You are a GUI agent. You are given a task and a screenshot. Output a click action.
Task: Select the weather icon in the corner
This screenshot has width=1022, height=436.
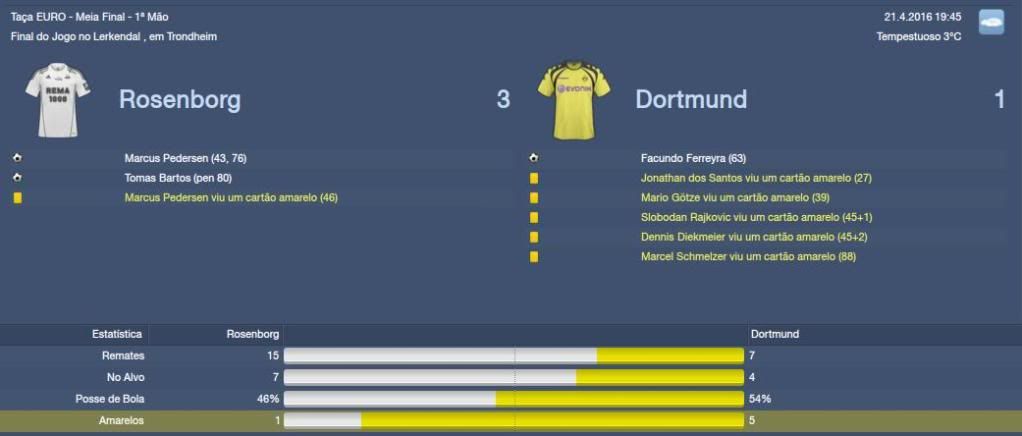991,23
